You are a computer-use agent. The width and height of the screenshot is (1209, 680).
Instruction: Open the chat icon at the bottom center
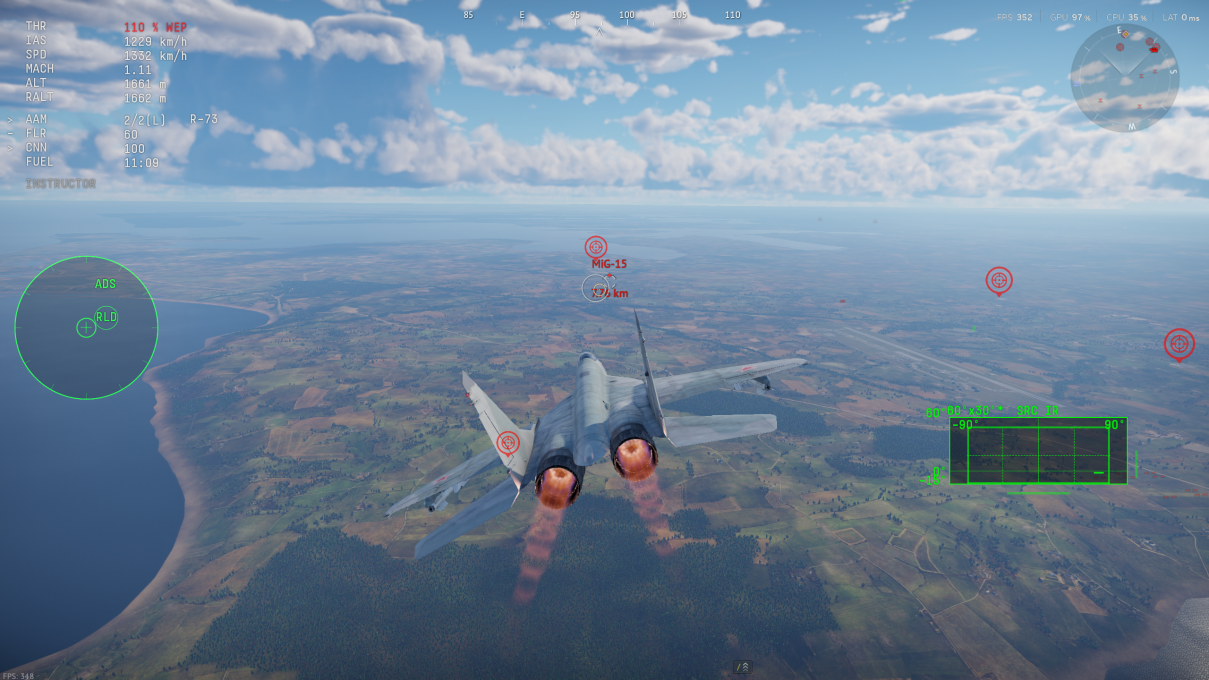click(x=743, y=667)
